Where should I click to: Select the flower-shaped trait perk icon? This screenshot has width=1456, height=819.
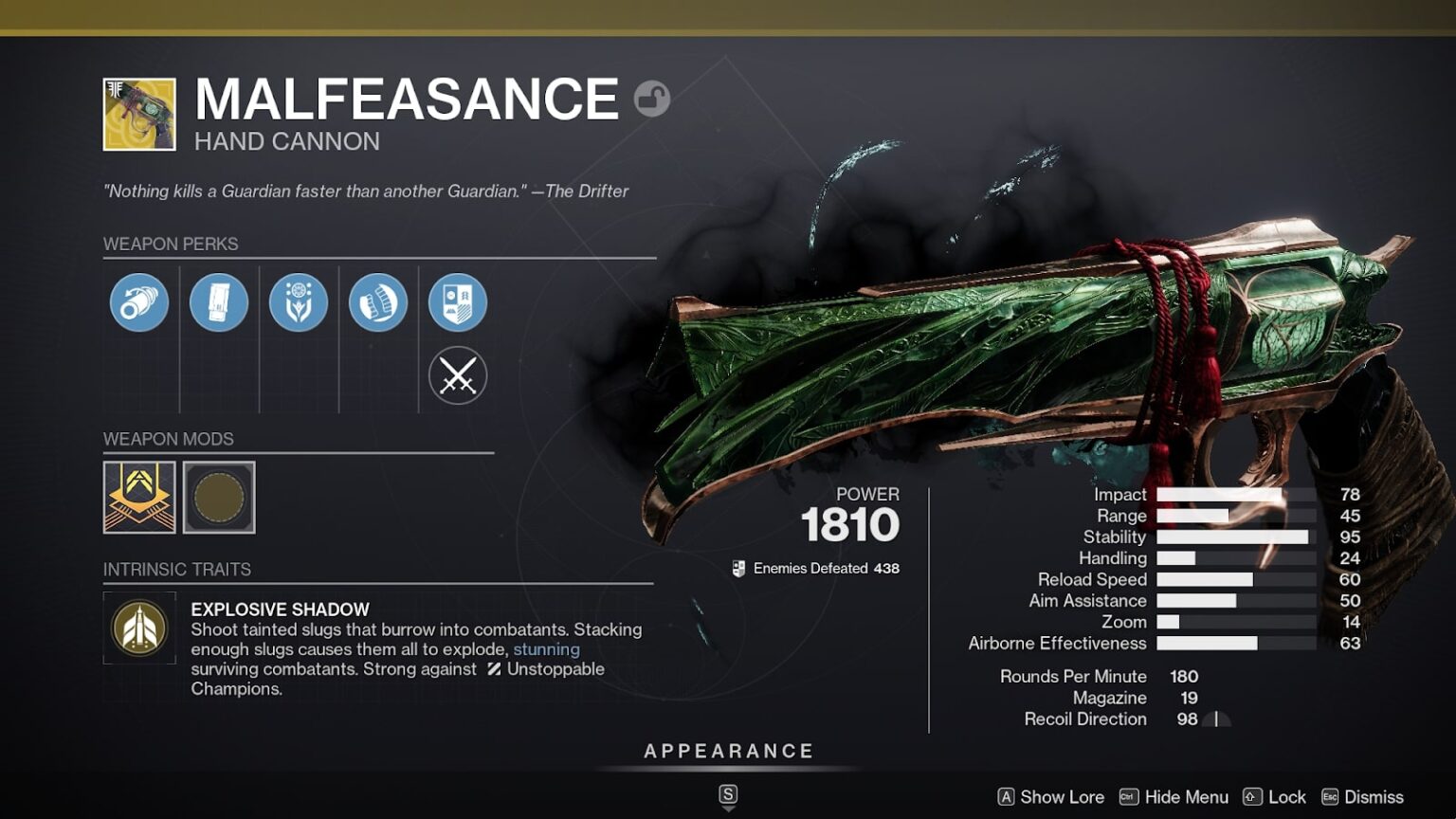coord(299,301)
